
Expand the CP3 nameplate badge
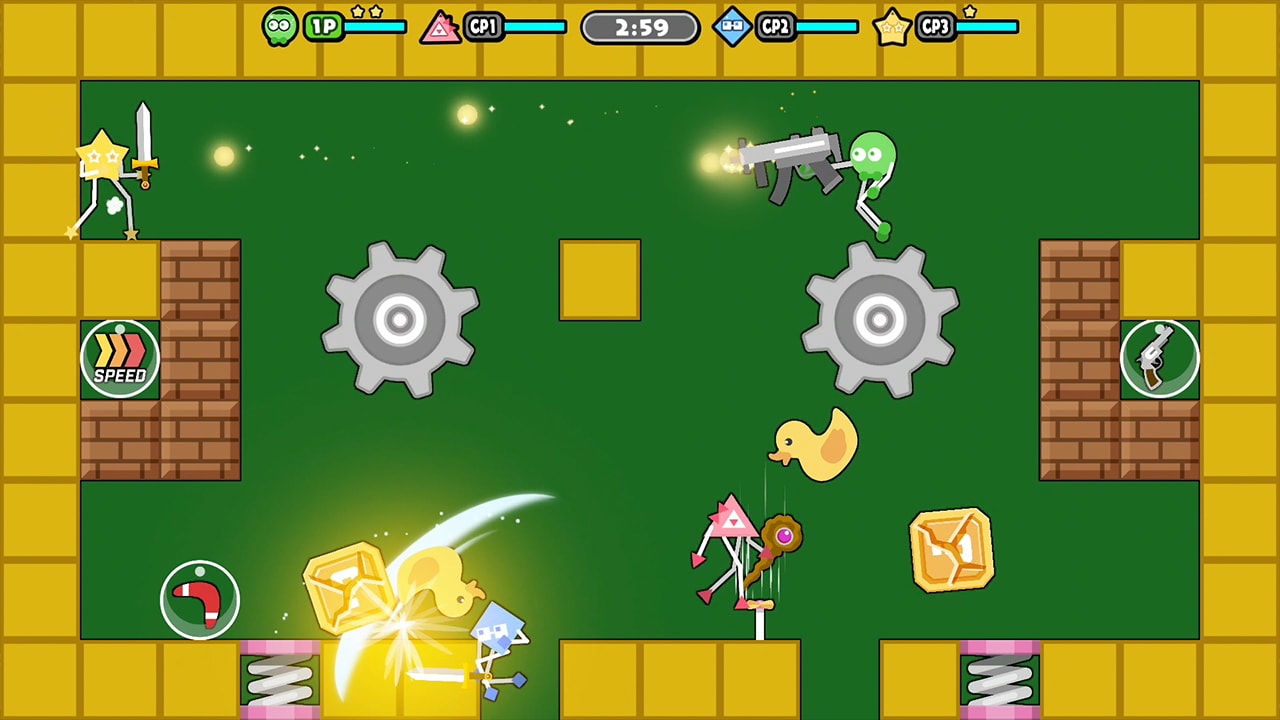pyautogui.click(x=934, y=27)
